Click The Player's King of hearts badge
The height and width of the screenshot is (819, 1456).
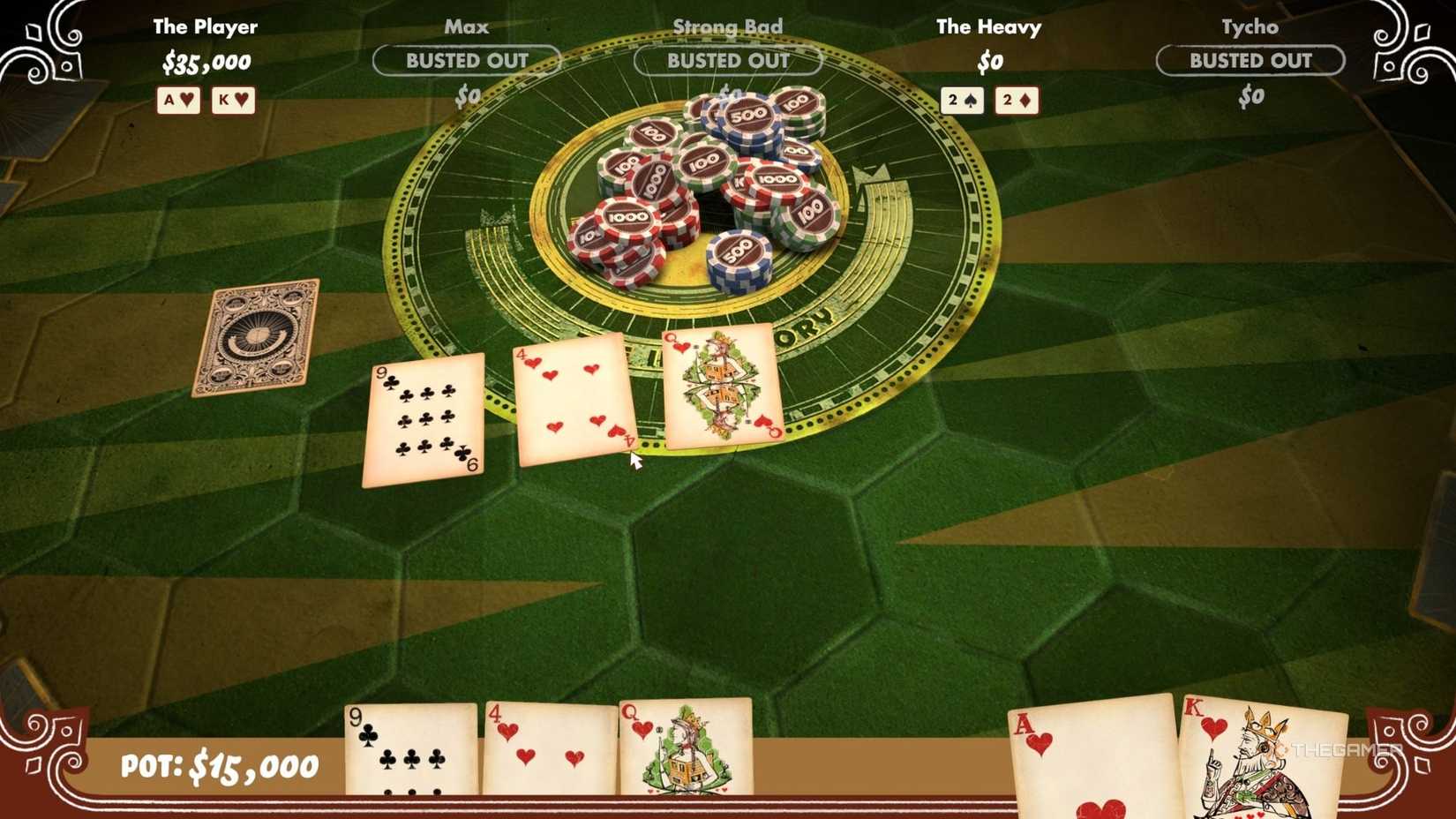tap(232, 101)
